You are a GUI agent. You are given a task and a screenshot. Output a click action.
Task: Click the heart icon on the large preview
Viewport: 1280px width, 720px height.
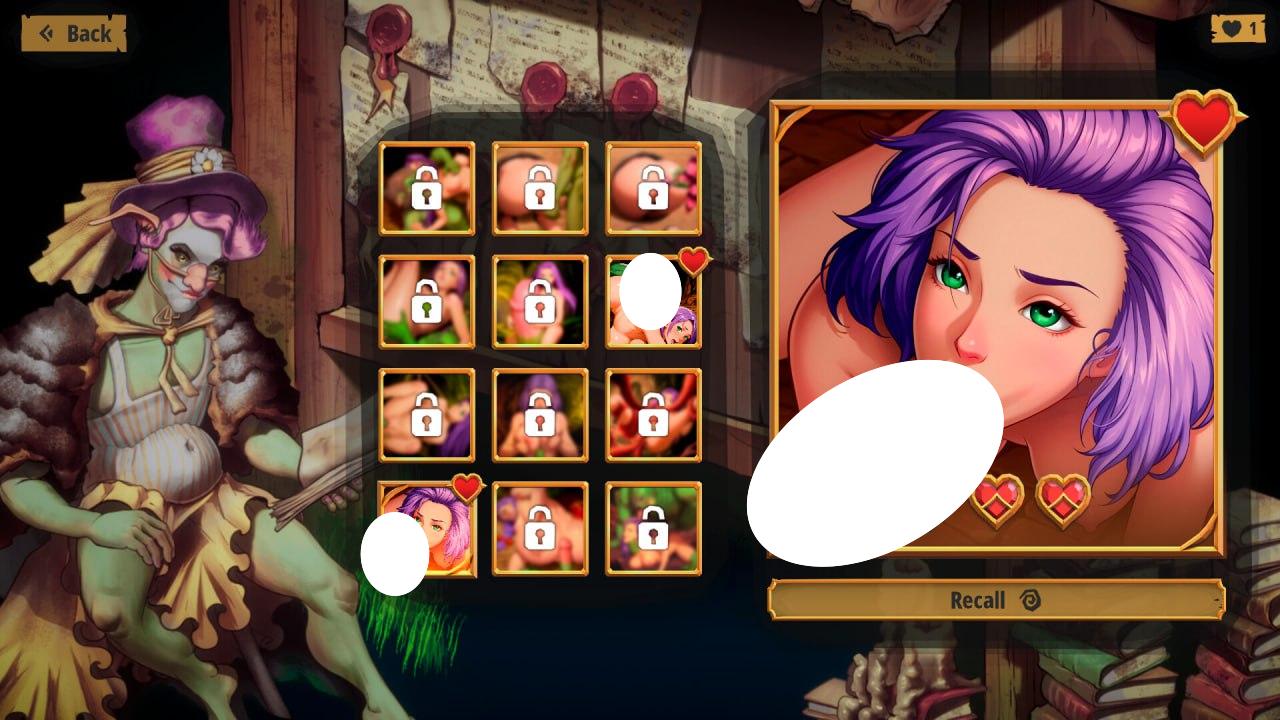pos(1203,123)
